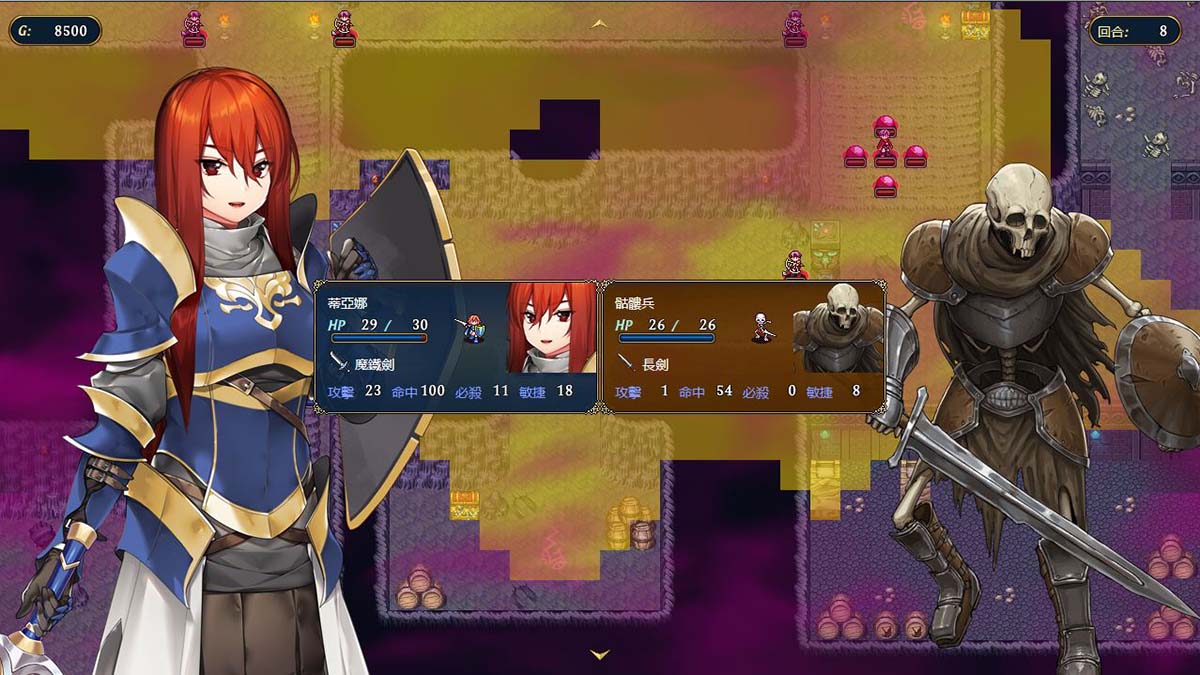Select Tiana's battle forecast panel
The image size is (1200, 675).
click(x=456, y=346)
